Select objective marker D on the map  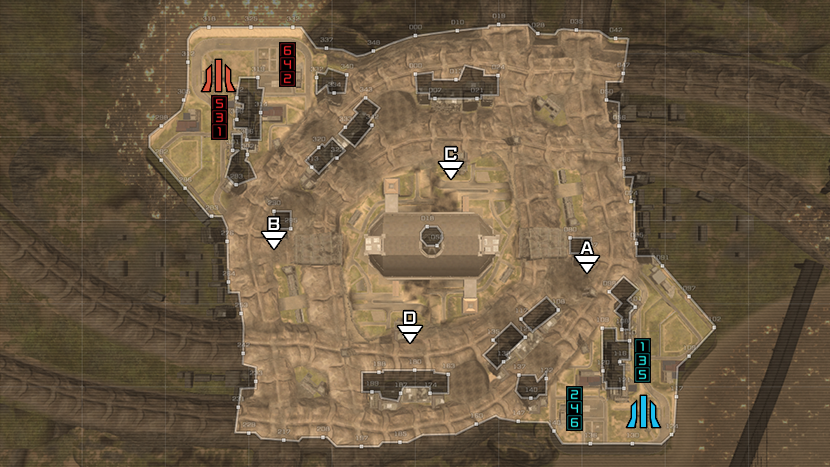409,327
